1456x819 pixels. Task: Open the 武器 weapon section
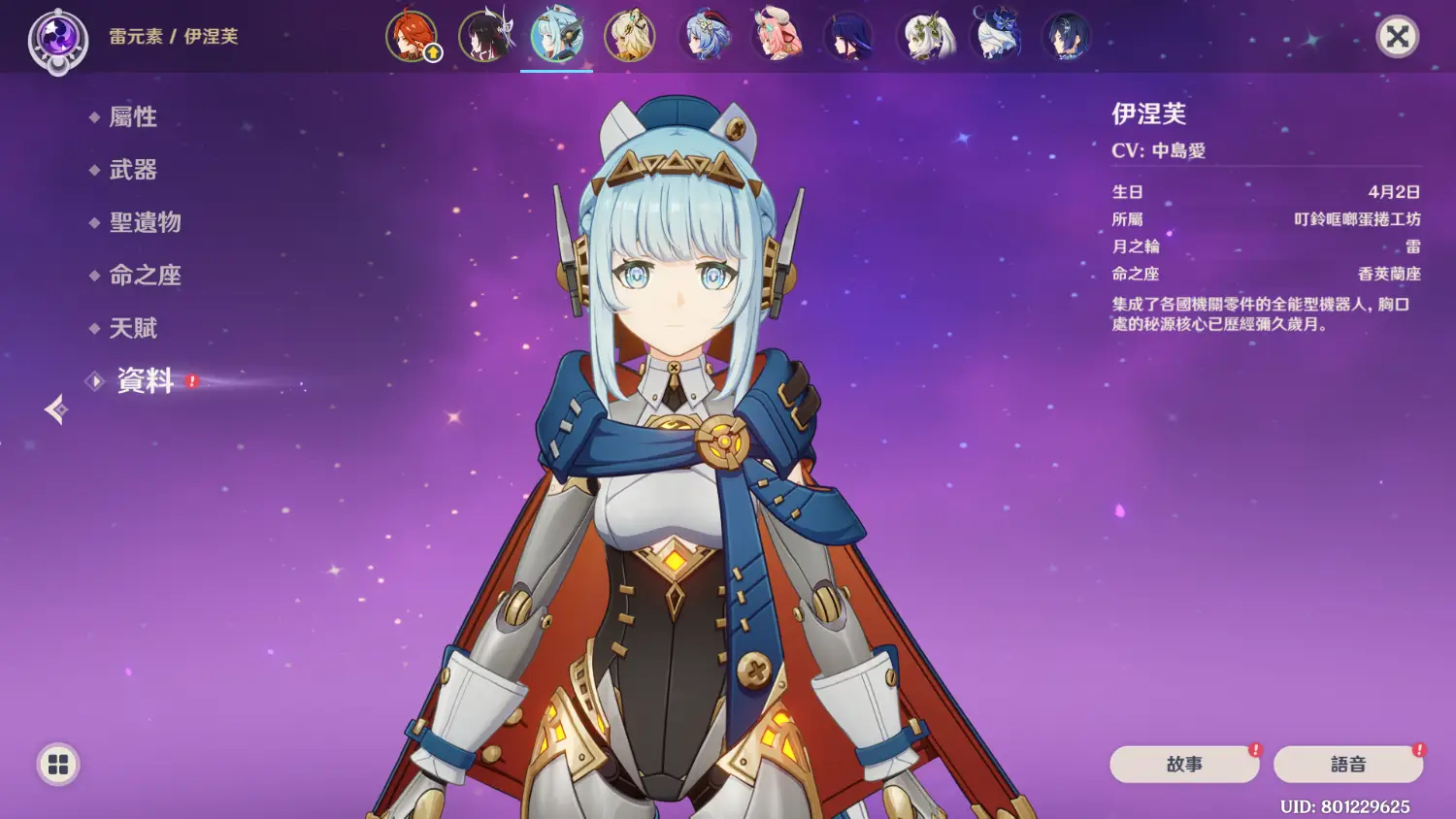pyautogui.click(x=133, y=170)
